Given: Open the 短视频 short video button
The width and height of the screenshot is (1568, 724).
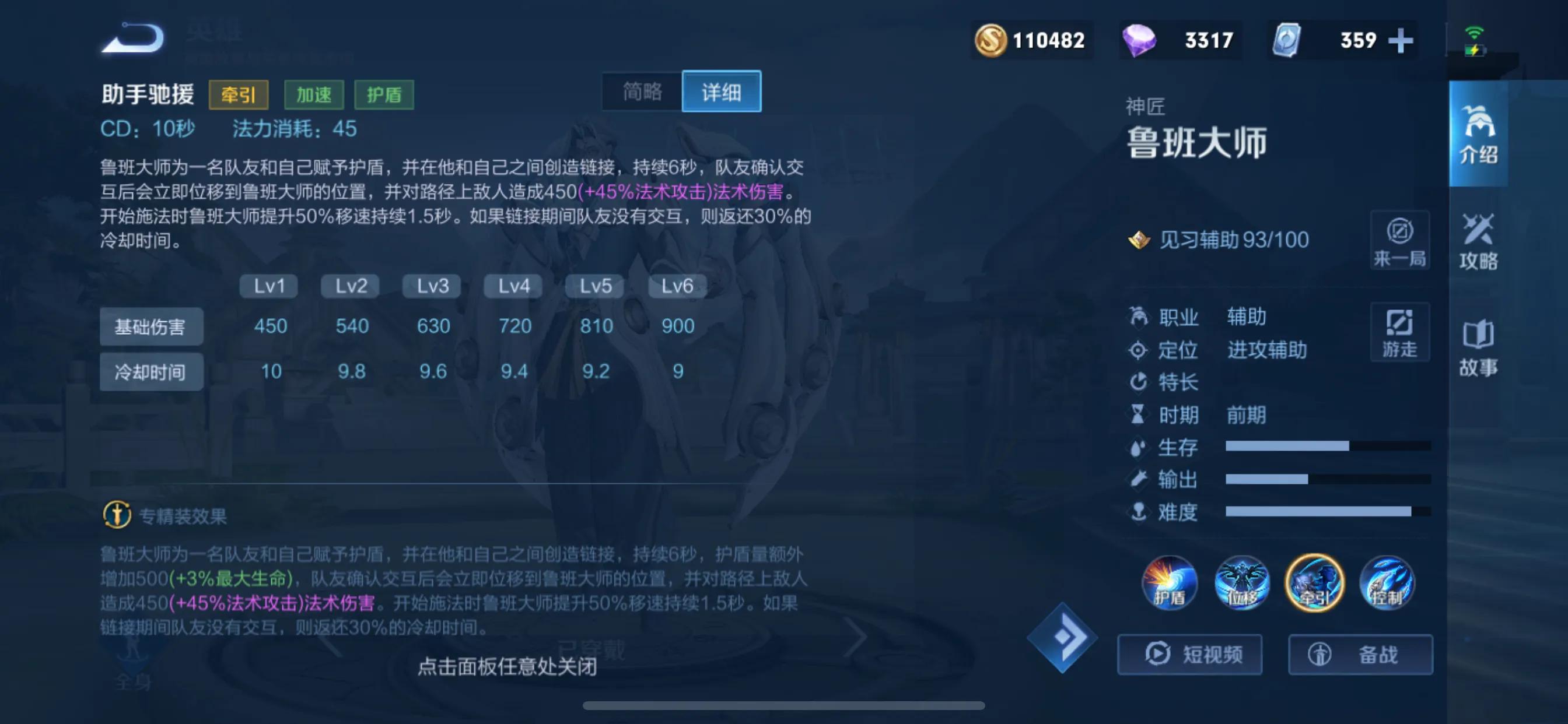Looking at the screenshot, I should tap(1189, 655).
